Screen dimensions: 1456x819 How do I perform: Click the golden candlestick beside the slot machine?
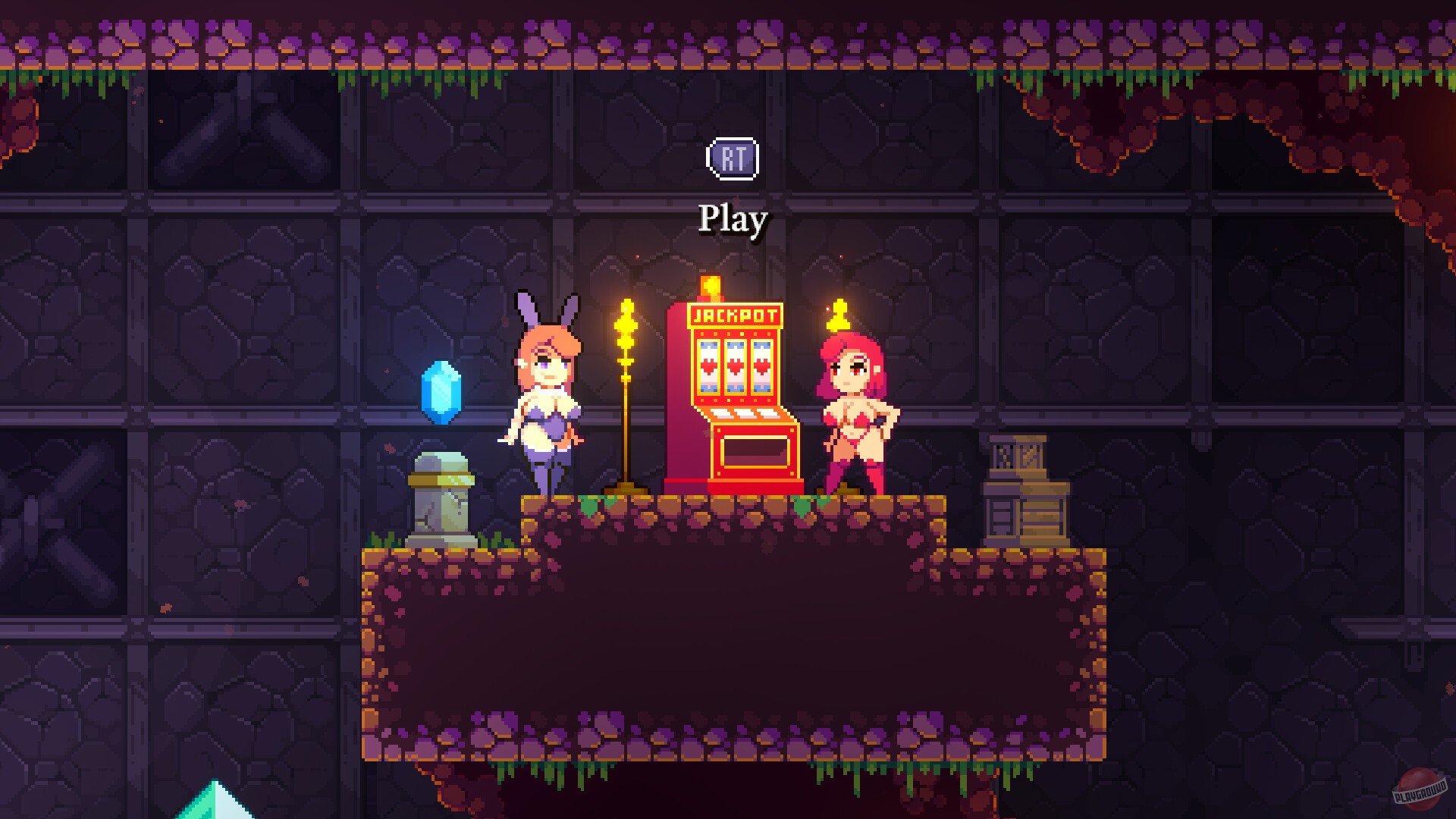pos(626,394)
